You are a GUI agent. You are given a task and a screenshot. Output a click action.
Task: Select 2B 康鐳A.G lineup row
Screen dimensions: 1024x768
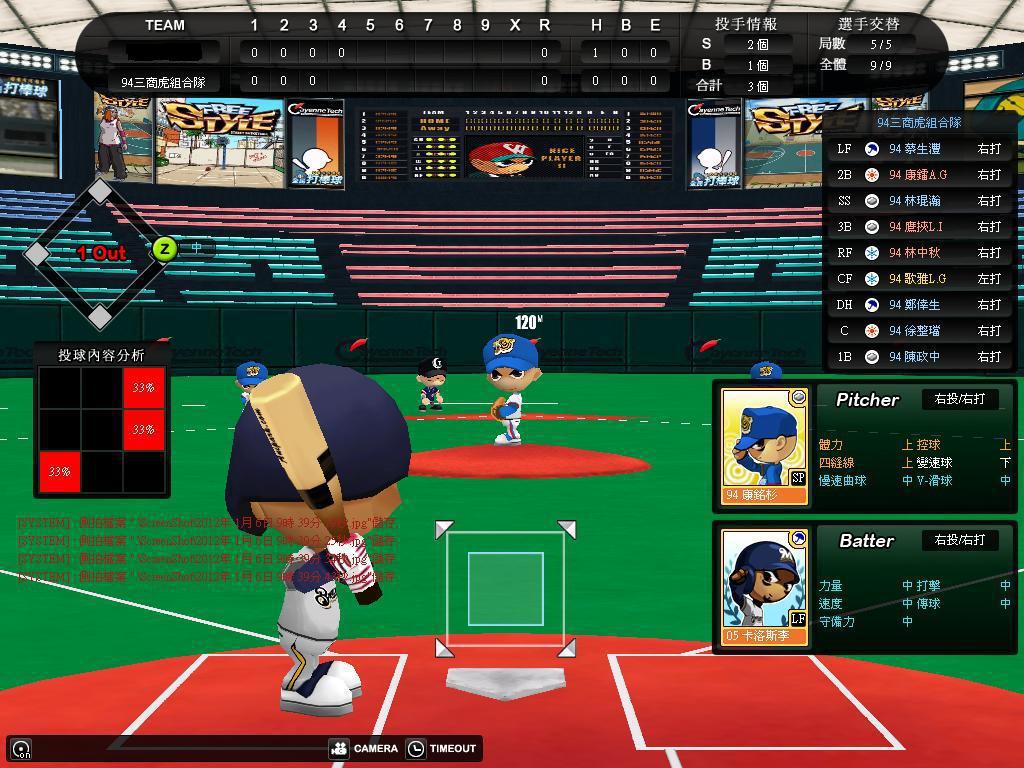(x=919, y=174)
